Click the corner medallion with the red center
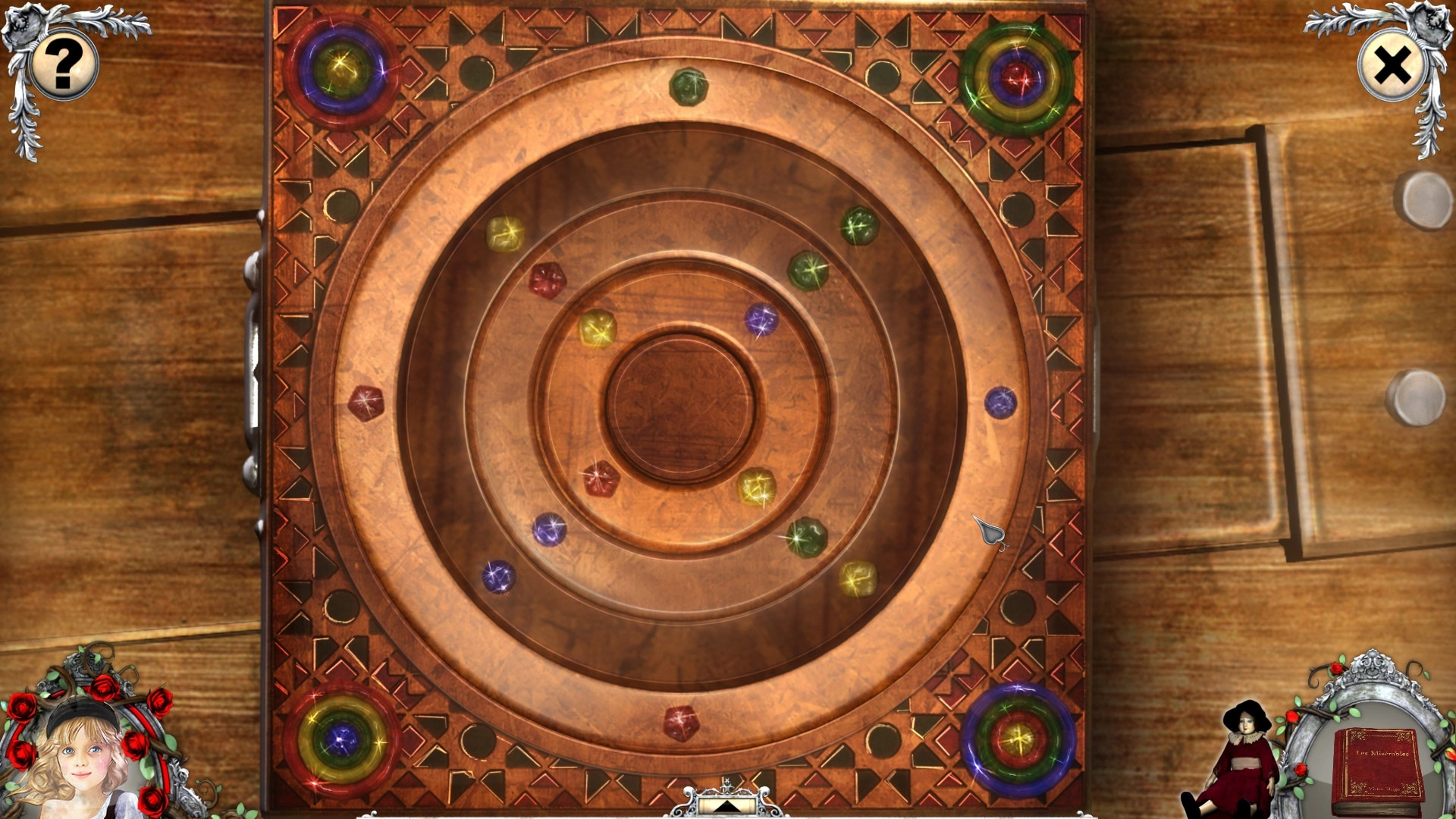The image size is (1456, 819). click(1017, 78)
